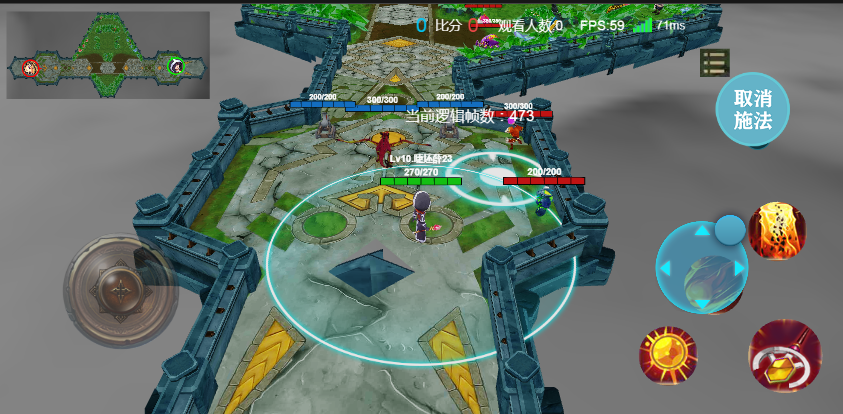The image size is (843, 414).
Task: Use the golden sun gem skill
Action: tap(668, 355)
